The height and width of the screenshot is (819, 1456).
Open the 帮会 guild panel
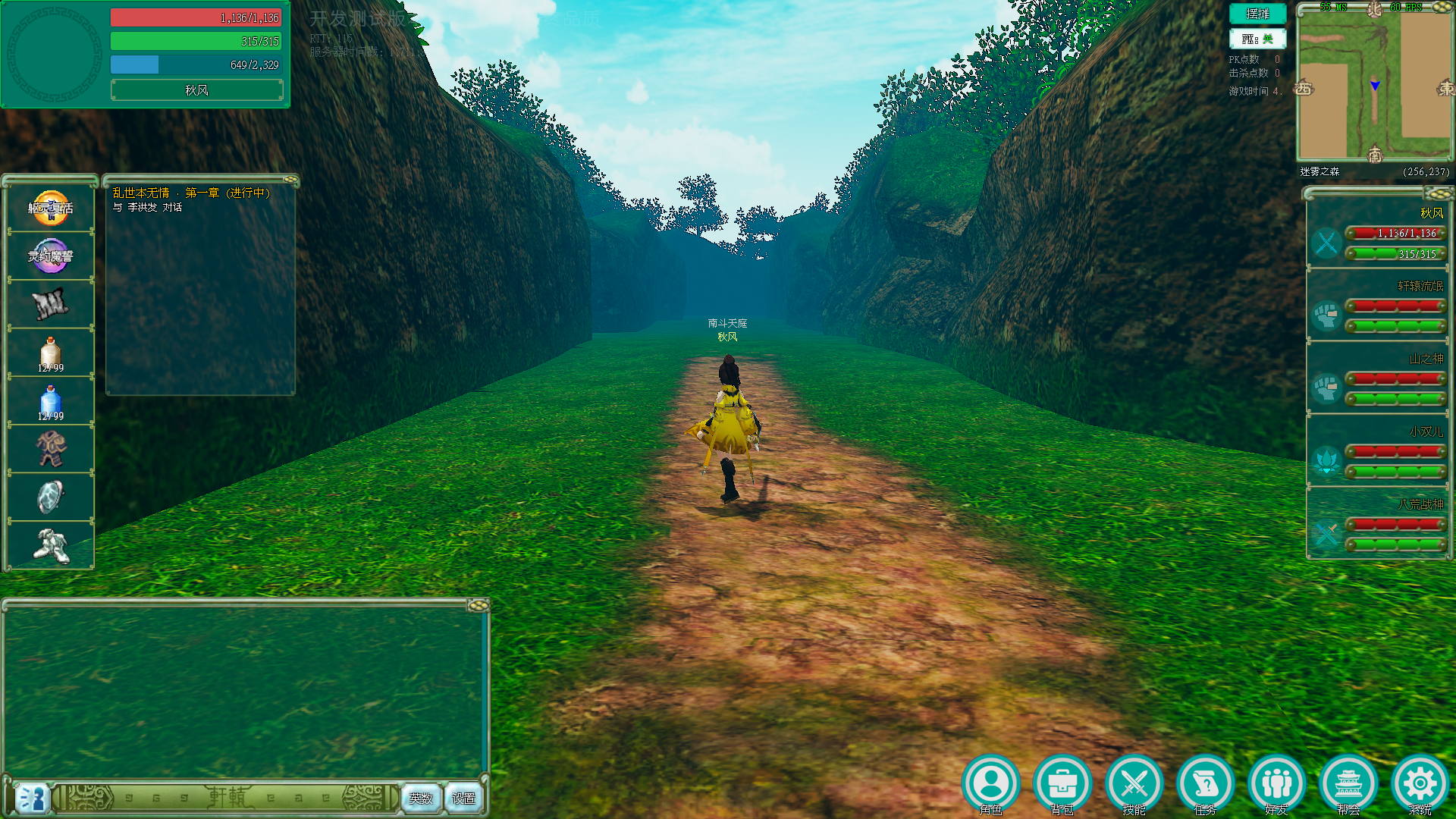tap(1348, 783)
